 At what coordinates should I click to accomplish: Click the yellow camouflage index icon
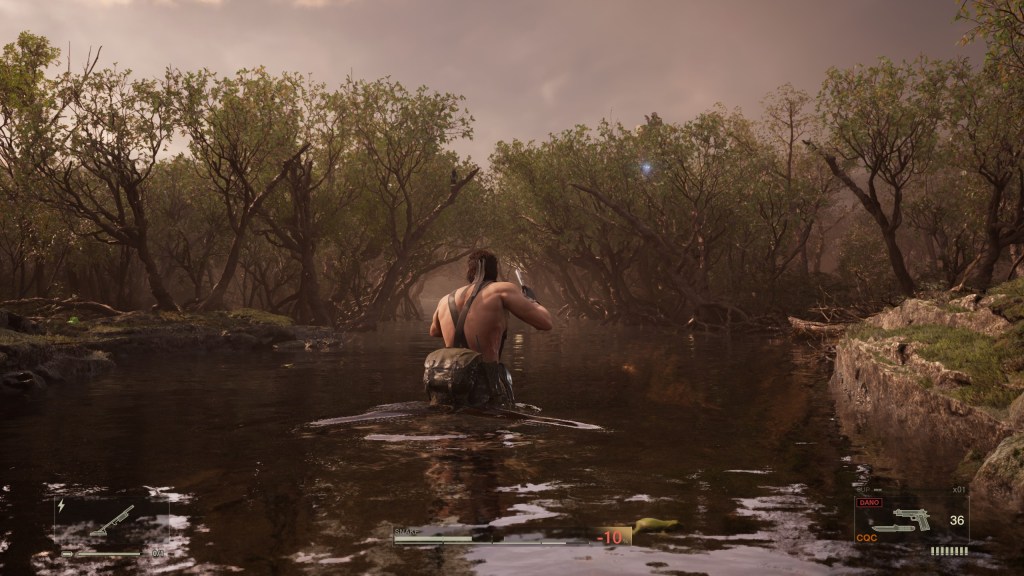(x=655, y=526)
